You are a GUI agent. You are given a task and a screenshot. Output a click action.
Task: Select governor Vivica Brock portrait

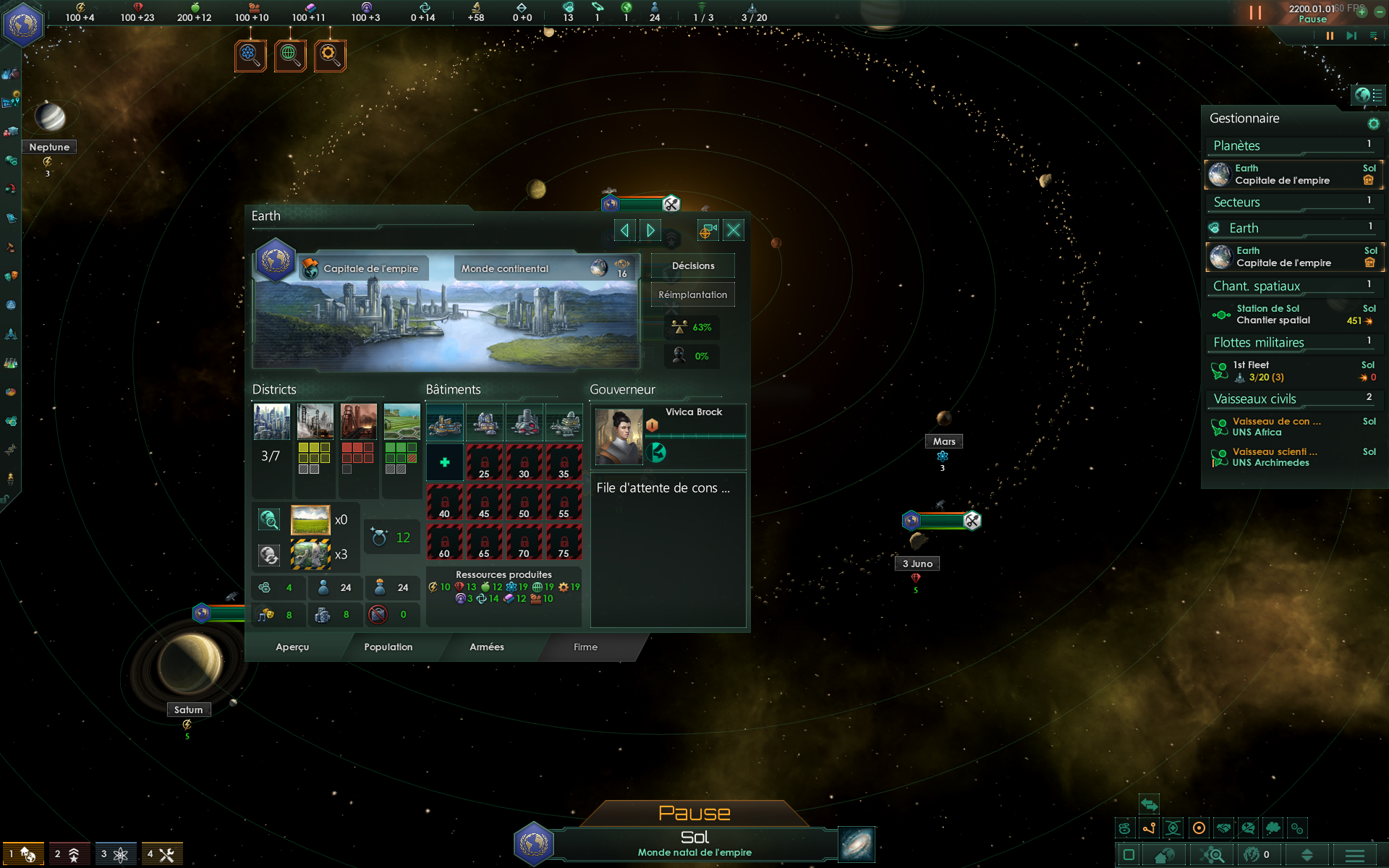click(x=619, y=435)
